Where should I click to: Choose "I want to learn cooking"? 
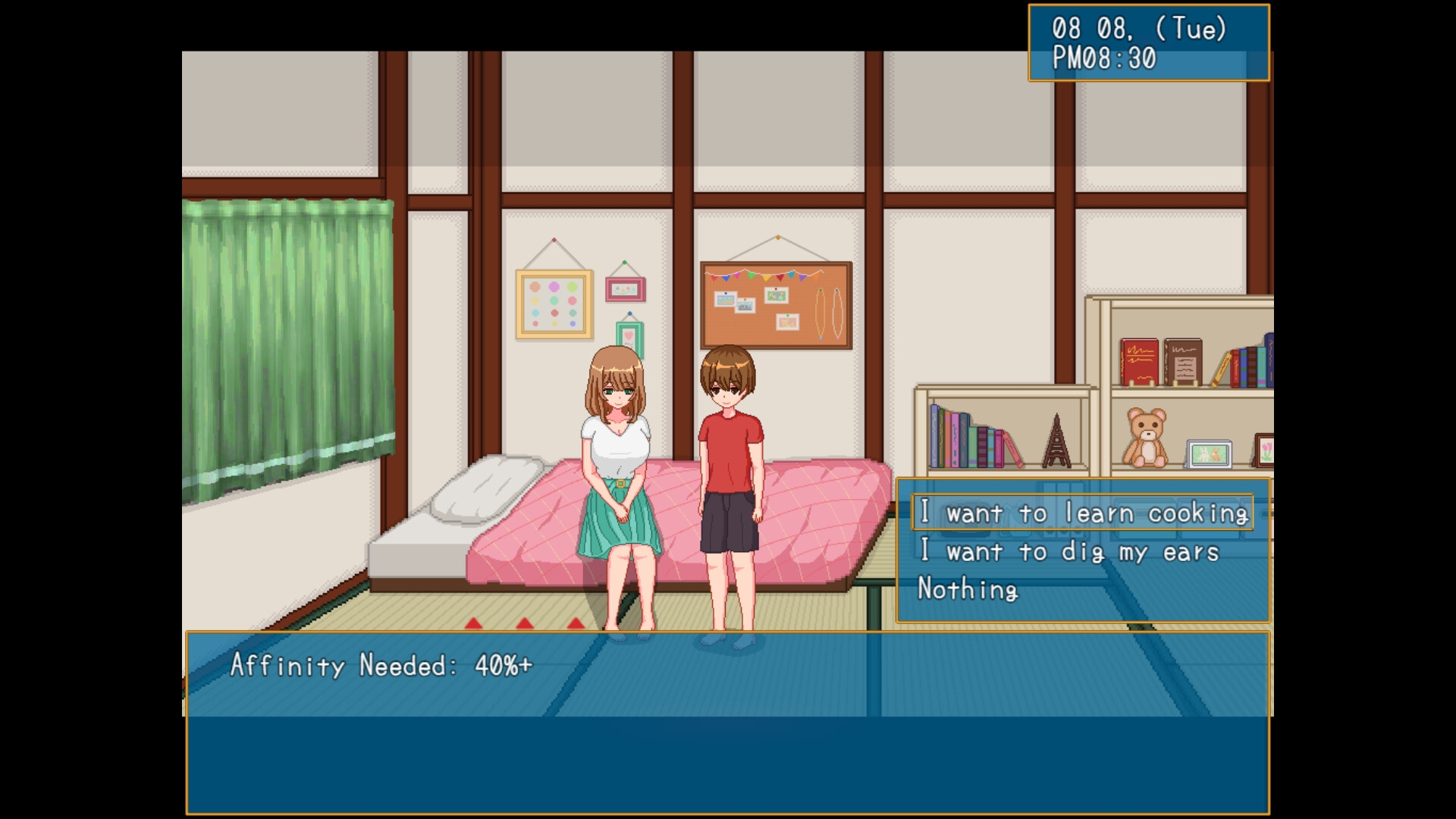pyautogui.click(x=1082, y=513)
